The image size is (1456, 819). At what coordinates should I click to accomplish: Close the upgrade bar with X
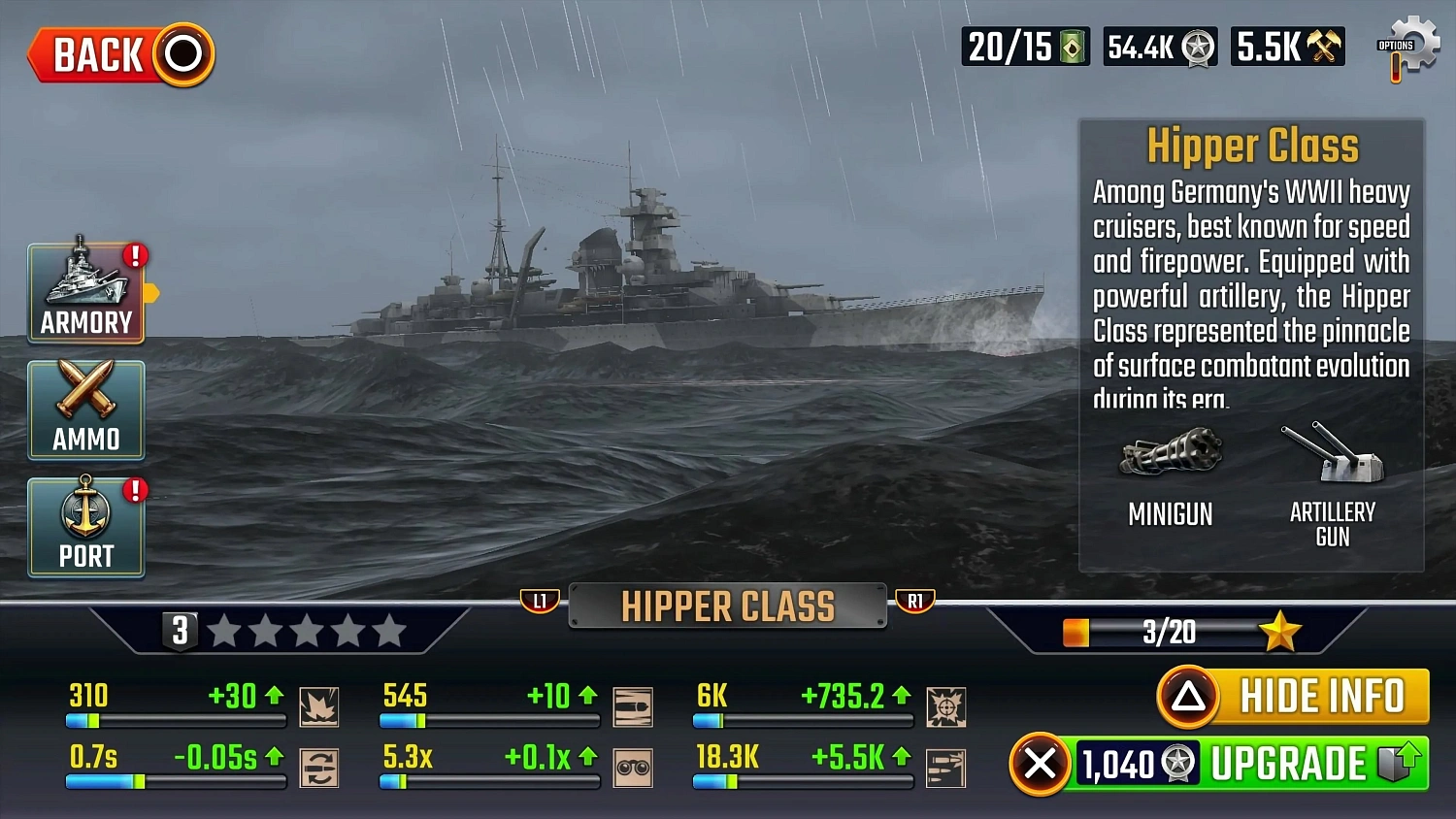(1041, 763)
